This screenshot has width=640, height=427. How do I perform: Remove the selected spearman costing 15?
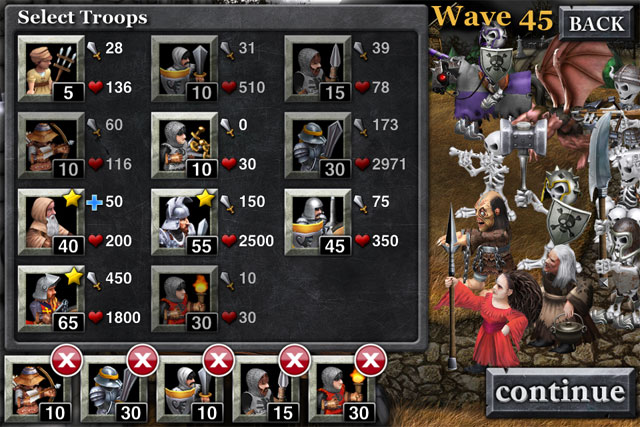click(293, 361)
